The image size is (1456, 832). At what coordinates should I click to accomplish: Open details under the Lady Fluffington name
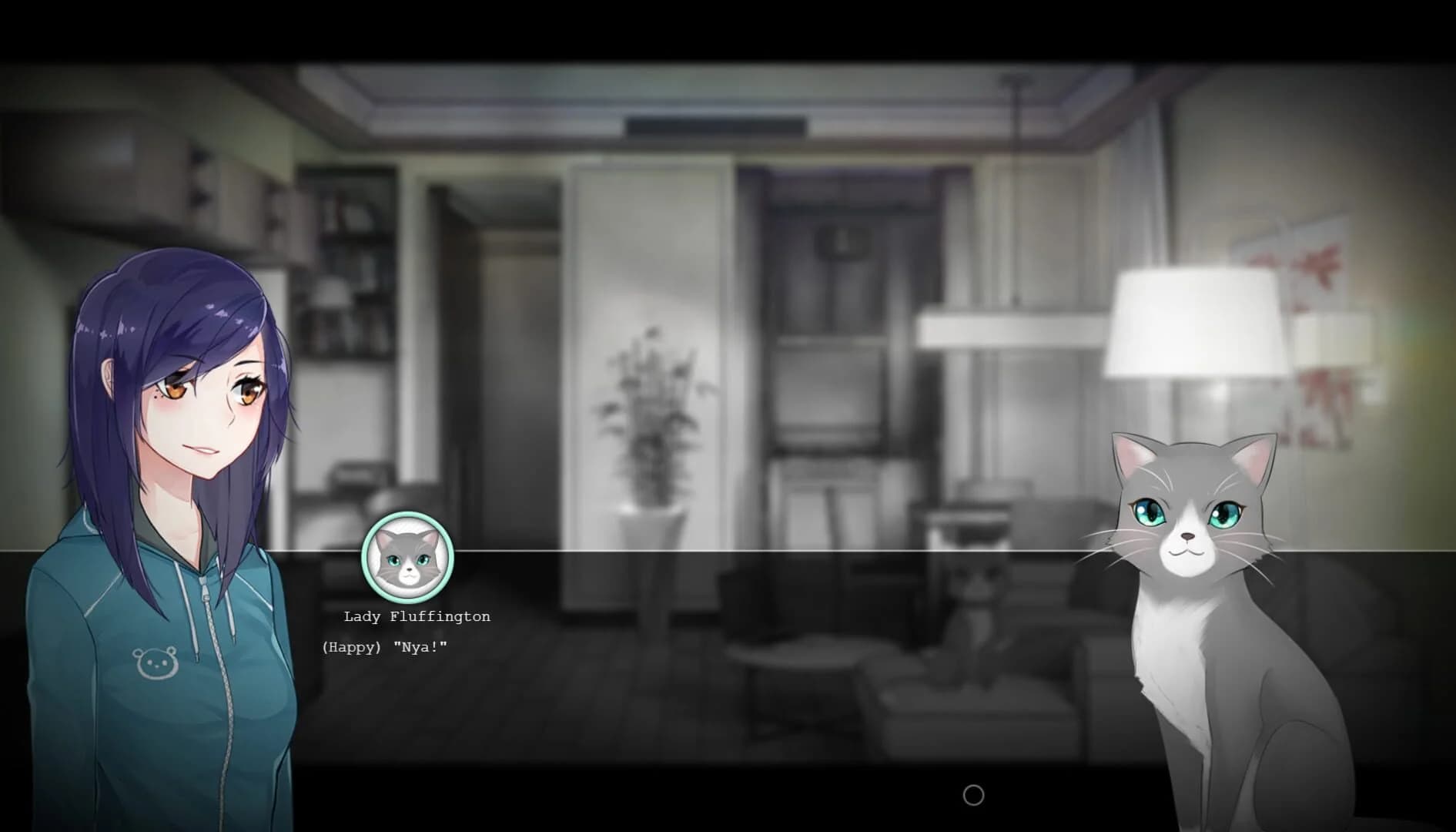(416, 616)
